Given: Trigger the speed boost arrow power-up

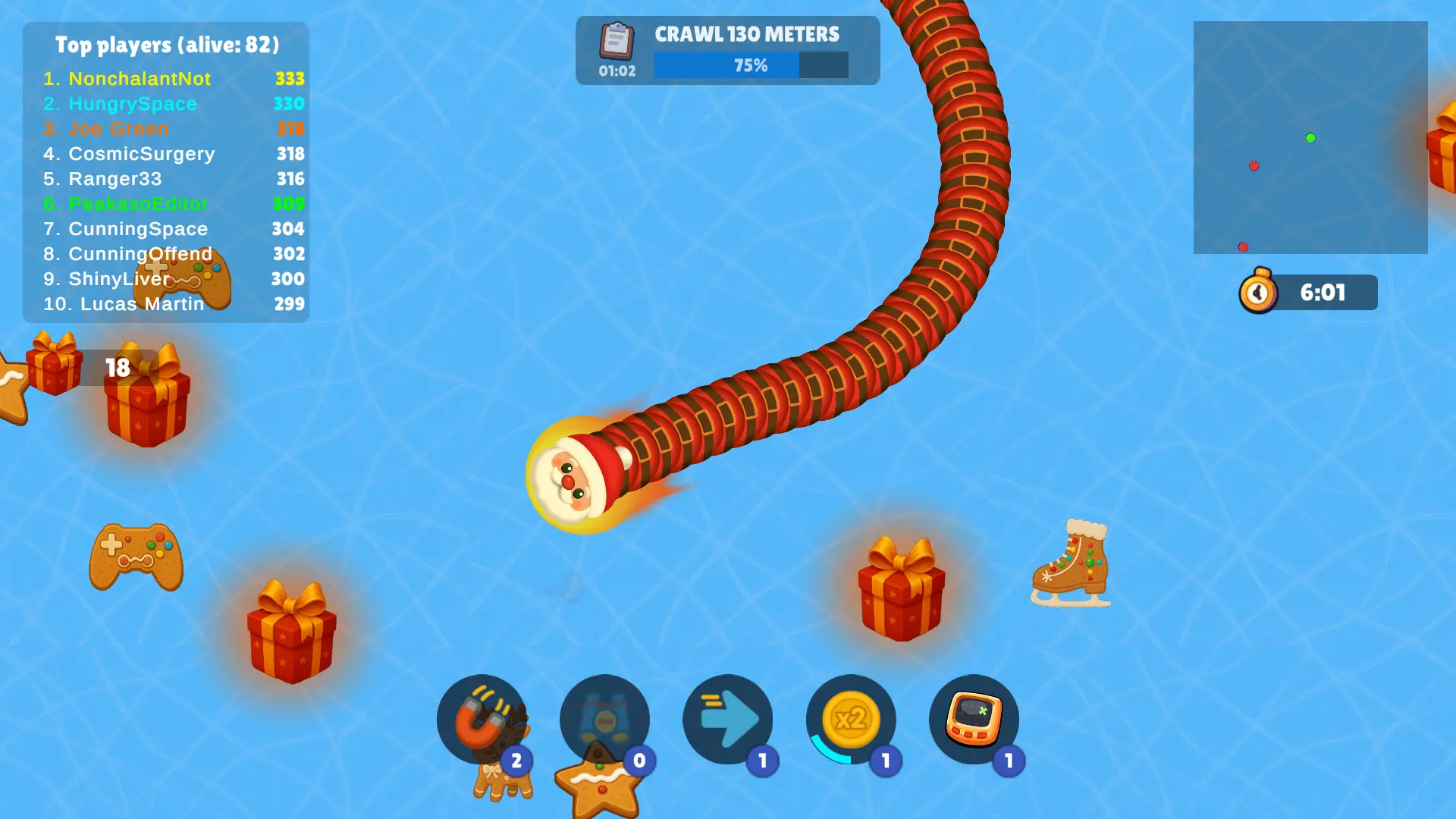Looking at the screenshot, I should [728, 720].
